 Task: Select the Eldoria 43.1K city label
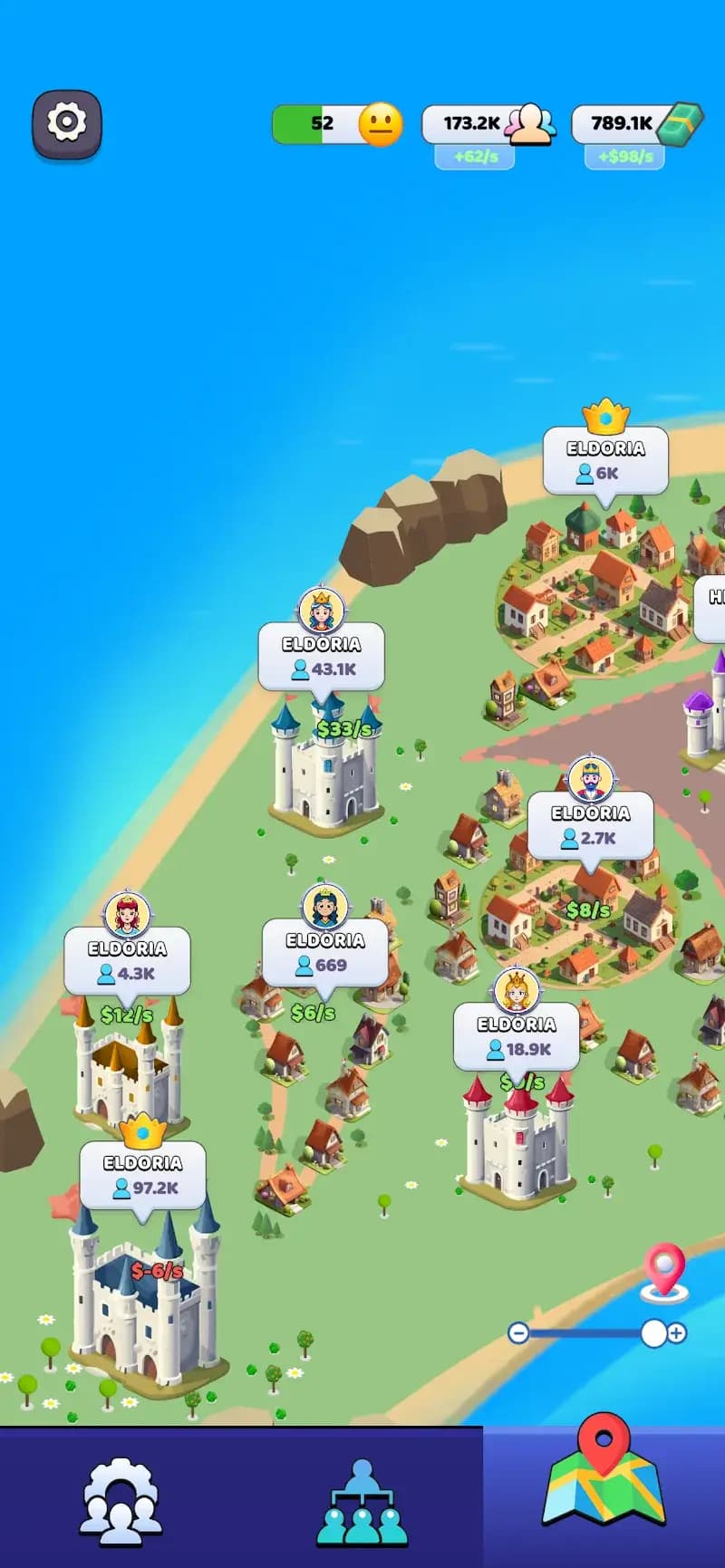click(322, 657)
